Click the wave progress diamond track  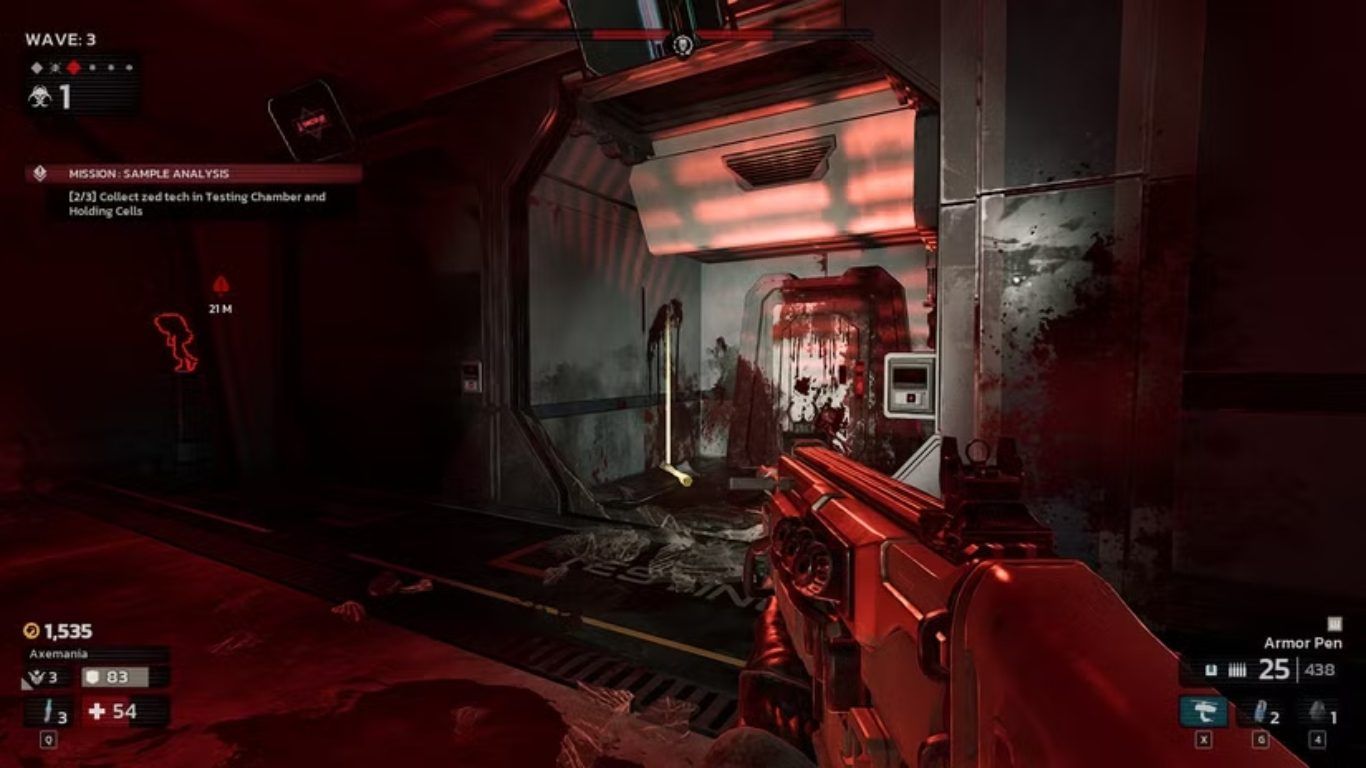(x=82, y=68)
